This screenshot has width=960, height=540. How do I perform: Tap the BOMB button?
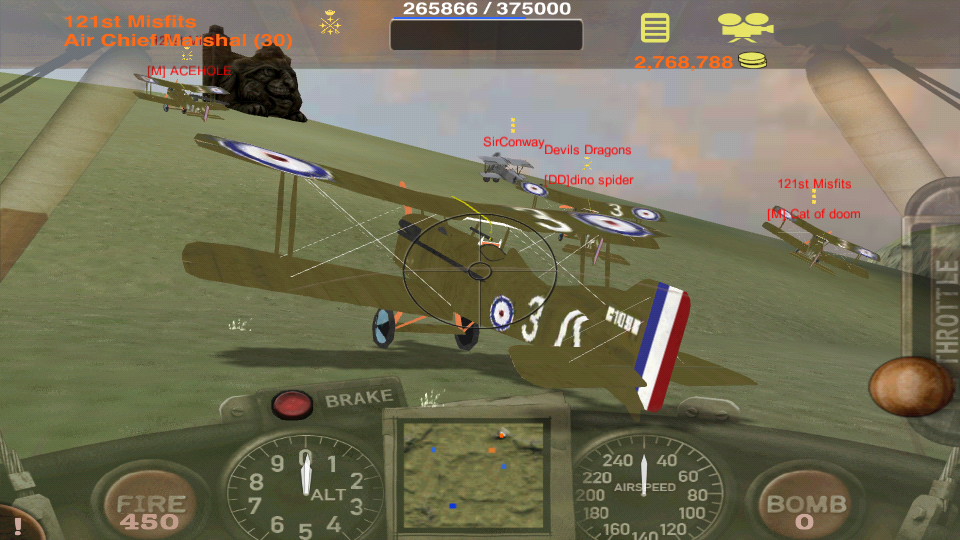807,508
